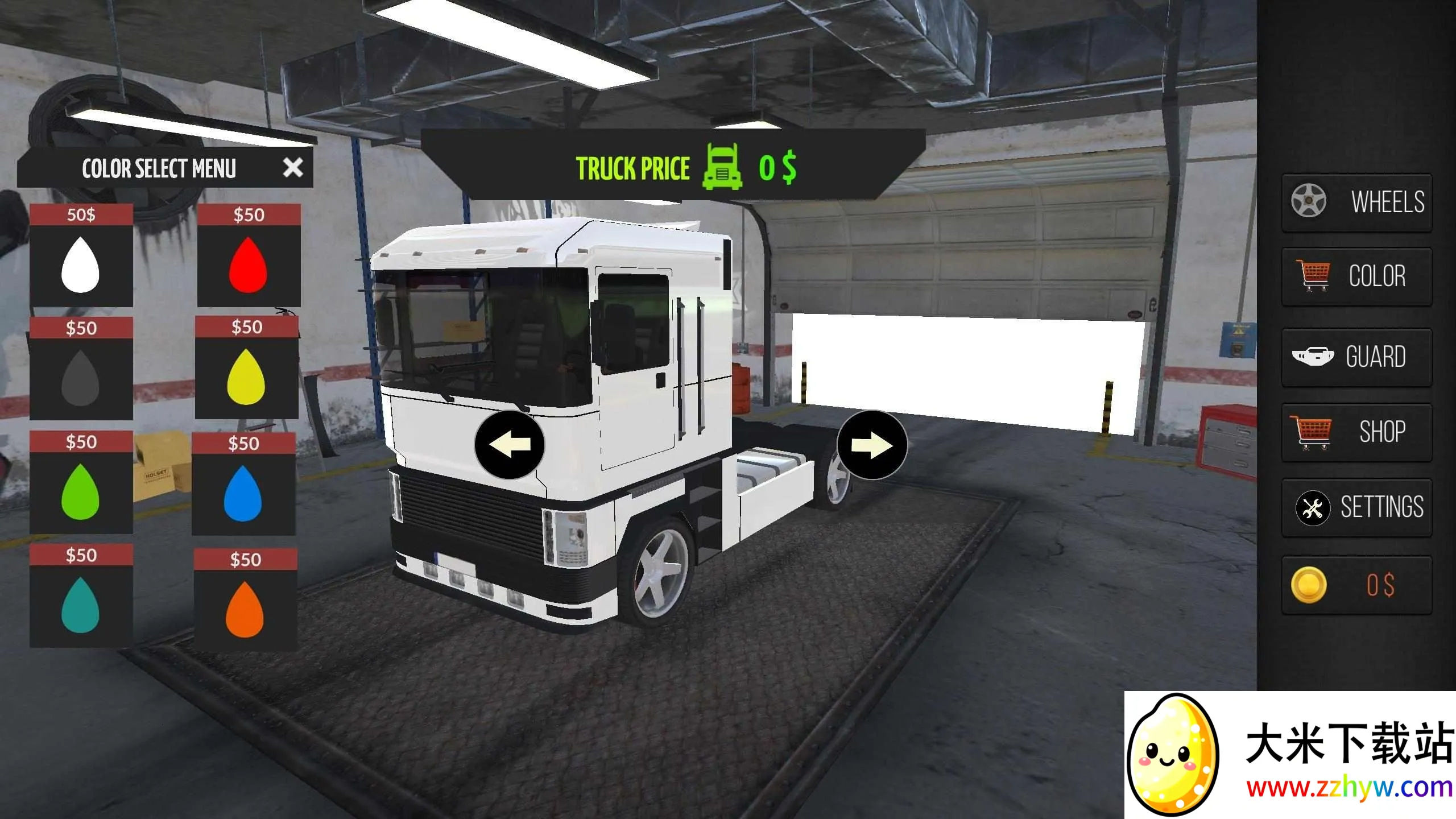1456x819 pixels.
Task: Choose the green paint option
Action: click(x=82, y=494)
